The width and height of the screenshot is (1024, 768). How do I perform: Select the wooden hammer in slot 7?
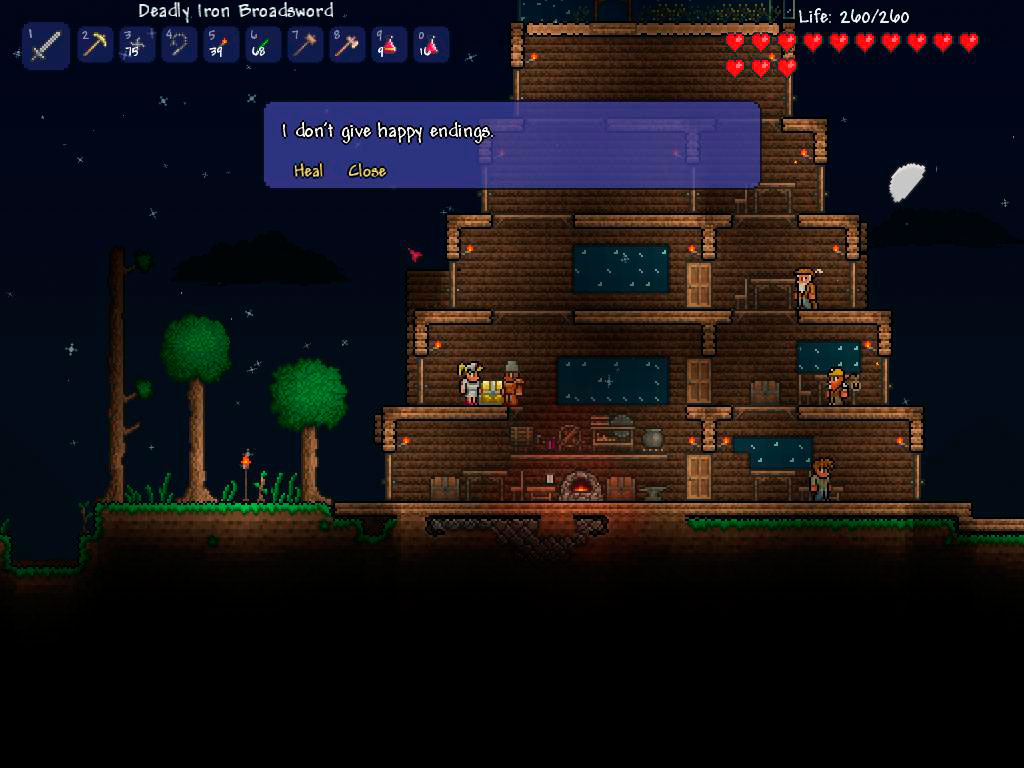click(x=305, y=45)
